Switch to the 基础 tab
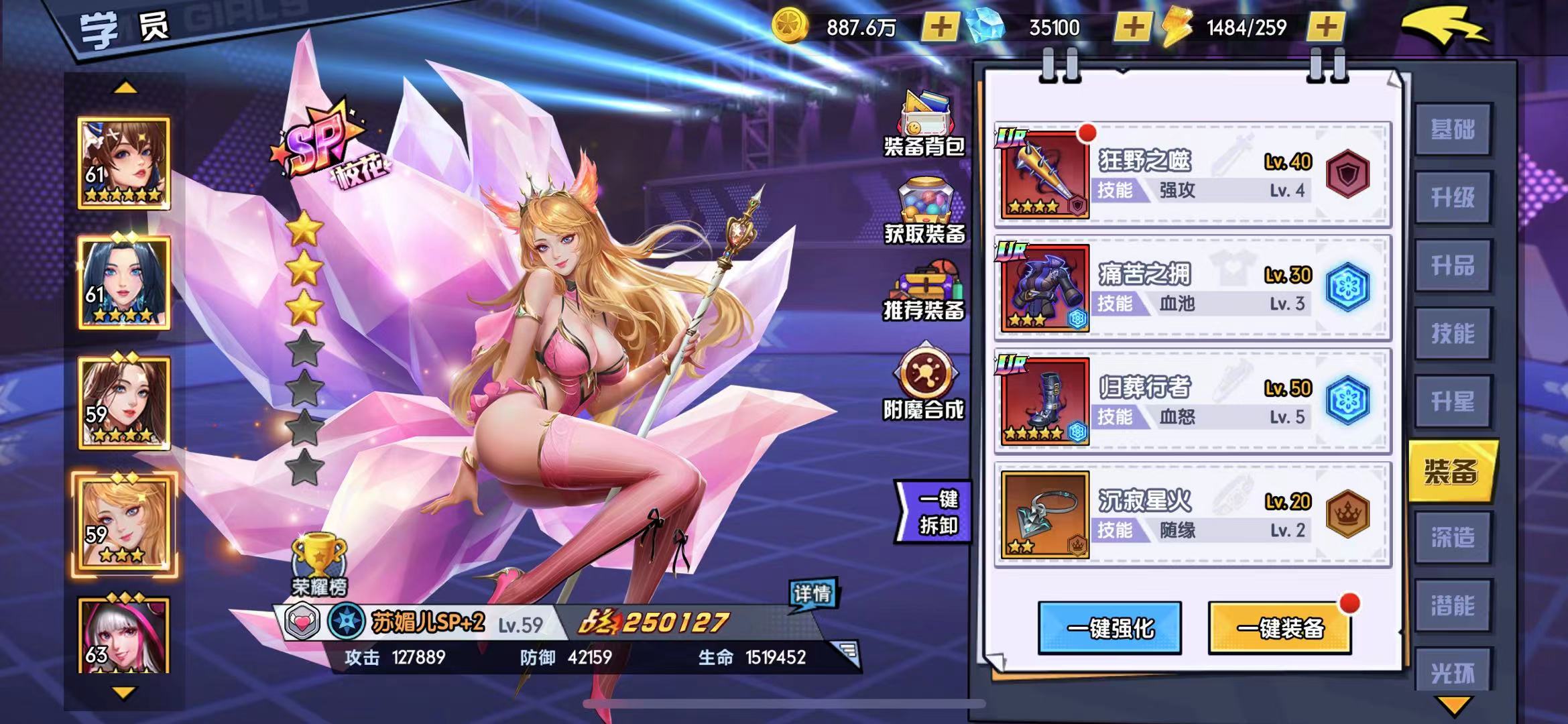This screenshot has height=724, width=1568. point(1453,130)
